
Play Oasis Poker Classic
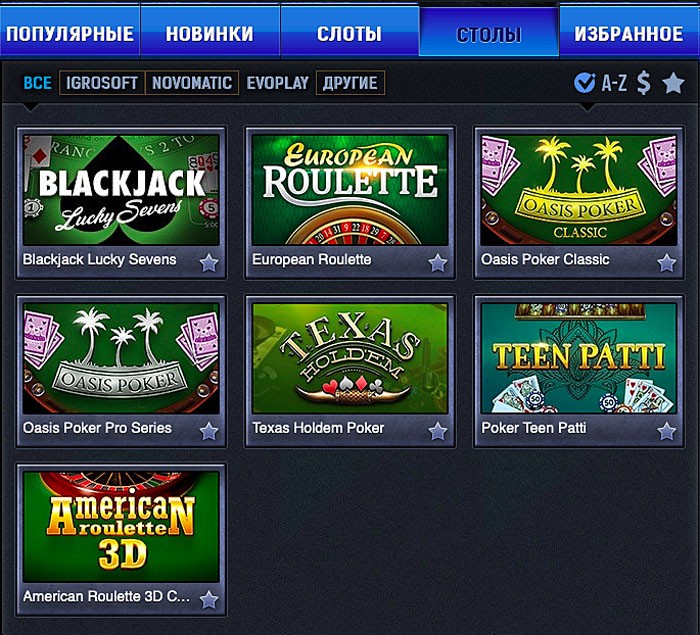[x=579, y=190]
